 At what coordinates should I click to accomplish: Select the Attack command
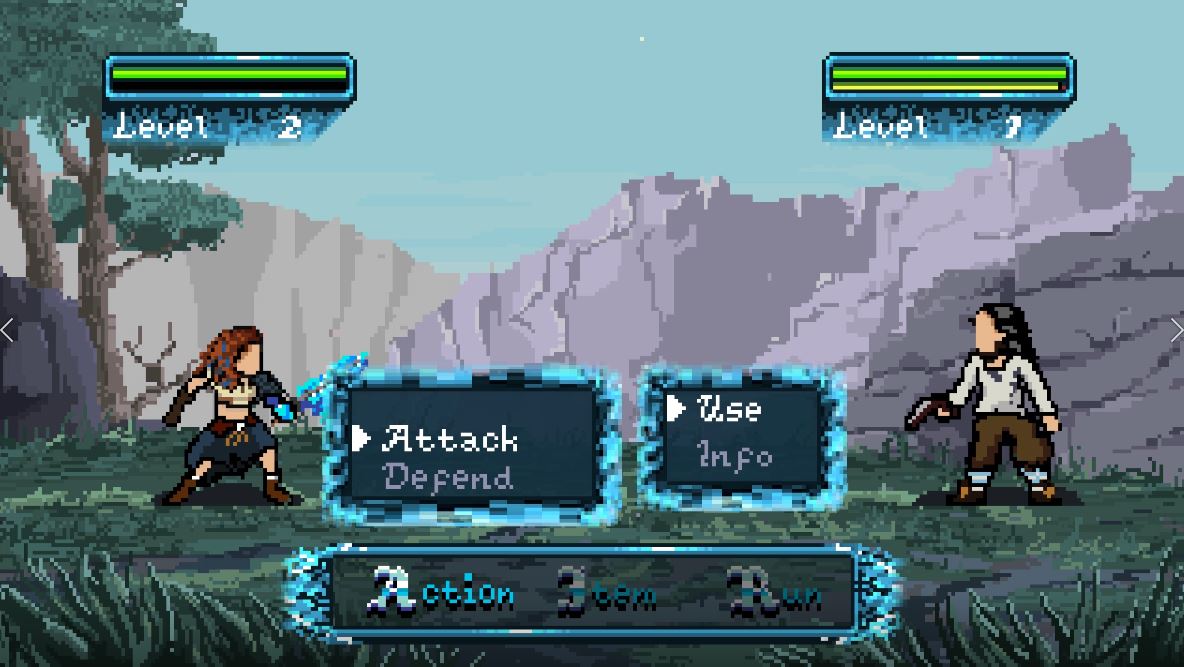click(x=450, y=438)
